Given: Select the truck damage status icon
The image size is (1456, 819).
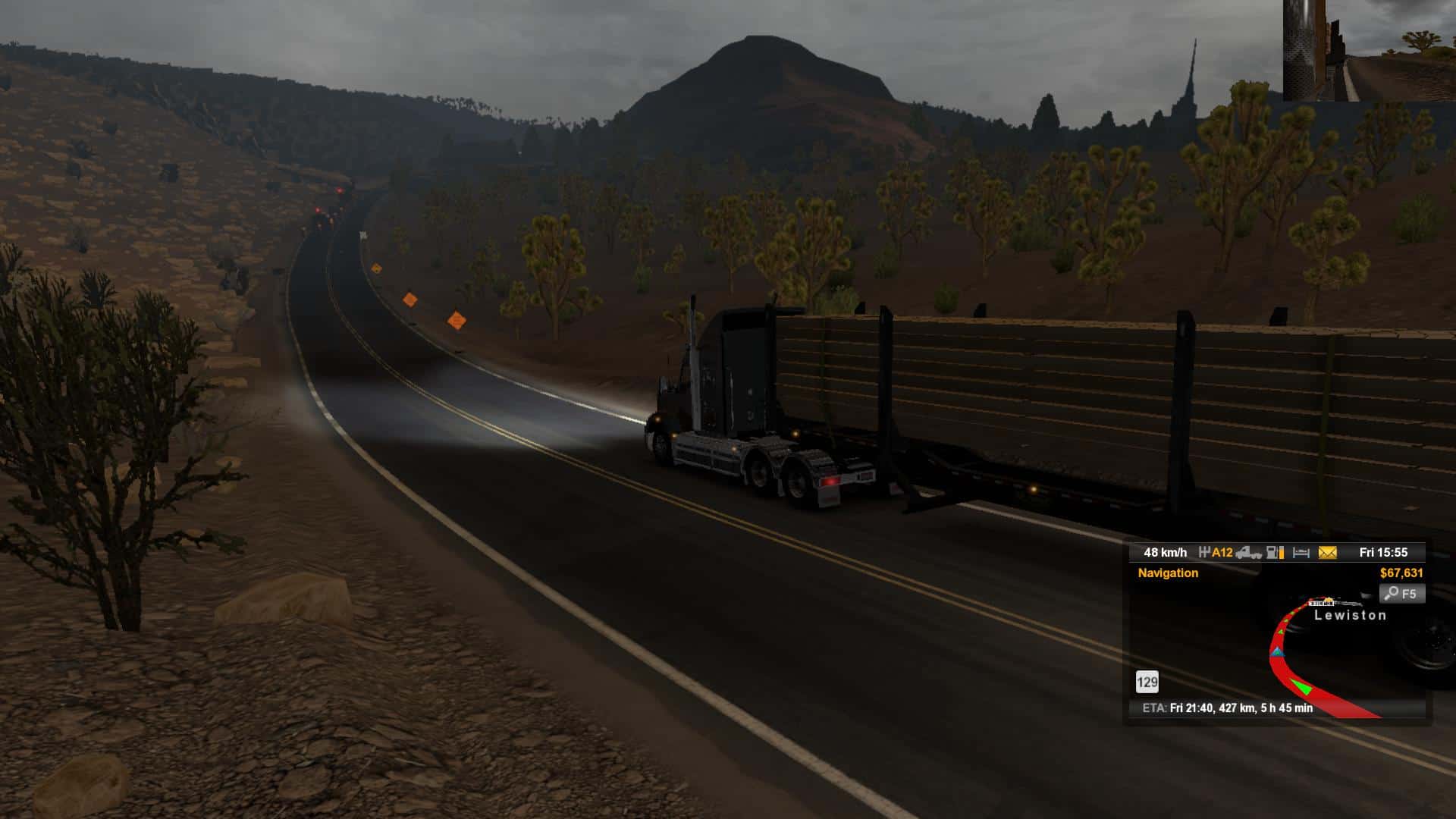Looking at the screenshot, I should tap(1248, 553).
